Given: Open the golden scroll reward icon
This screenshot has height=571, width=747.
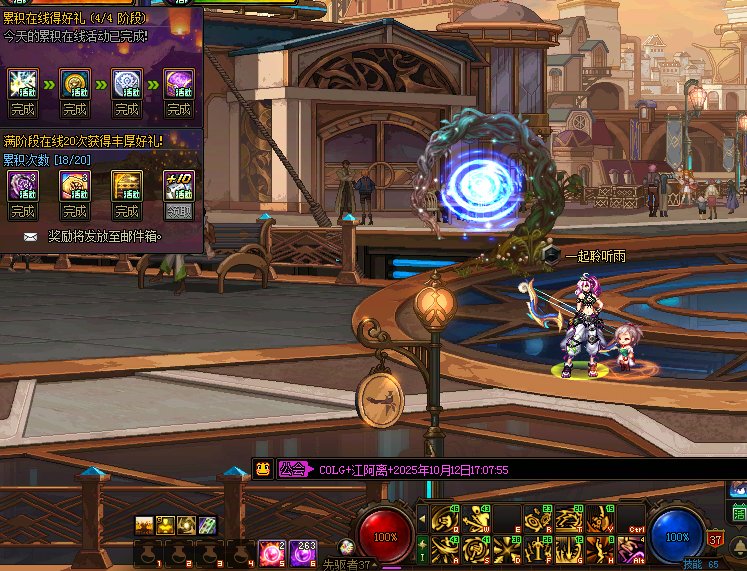Looking at the screenshot, I should (x=126, y=186).
